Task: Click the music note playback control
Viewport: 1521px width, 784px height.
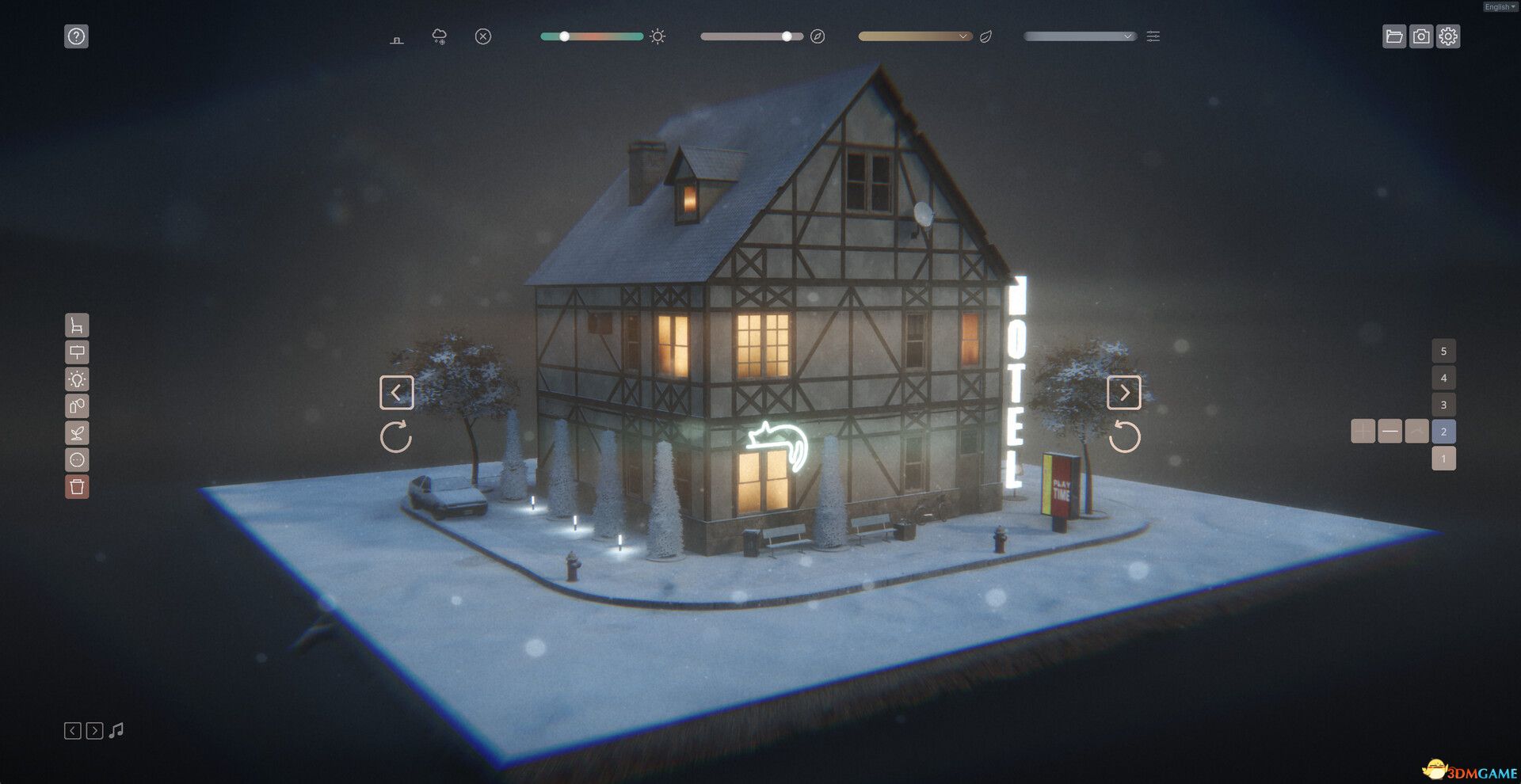Action: click(116, 730)
